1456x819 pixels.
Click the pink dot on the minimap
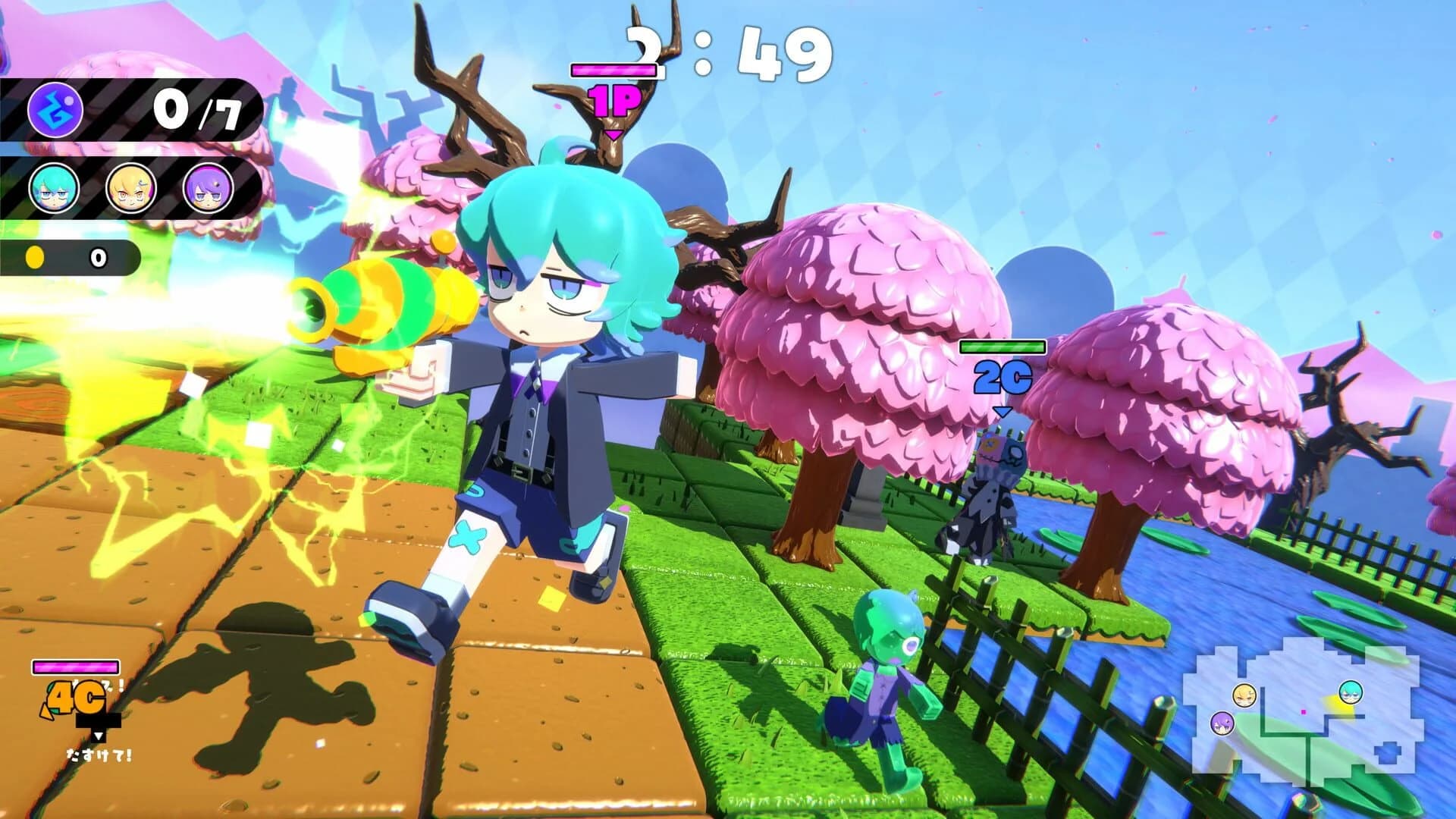[x=1304, y=712]
